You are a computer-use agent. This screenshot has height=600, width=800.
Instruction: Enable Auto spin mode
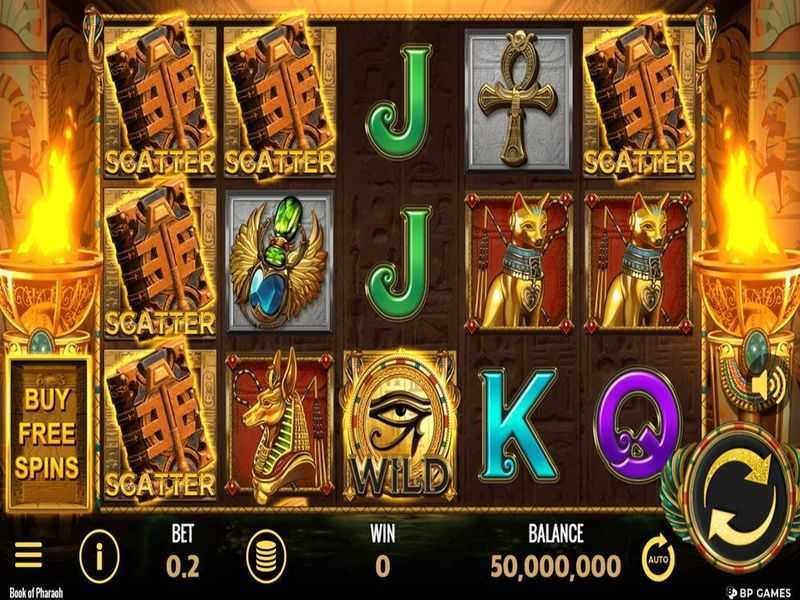coord(658,557)
